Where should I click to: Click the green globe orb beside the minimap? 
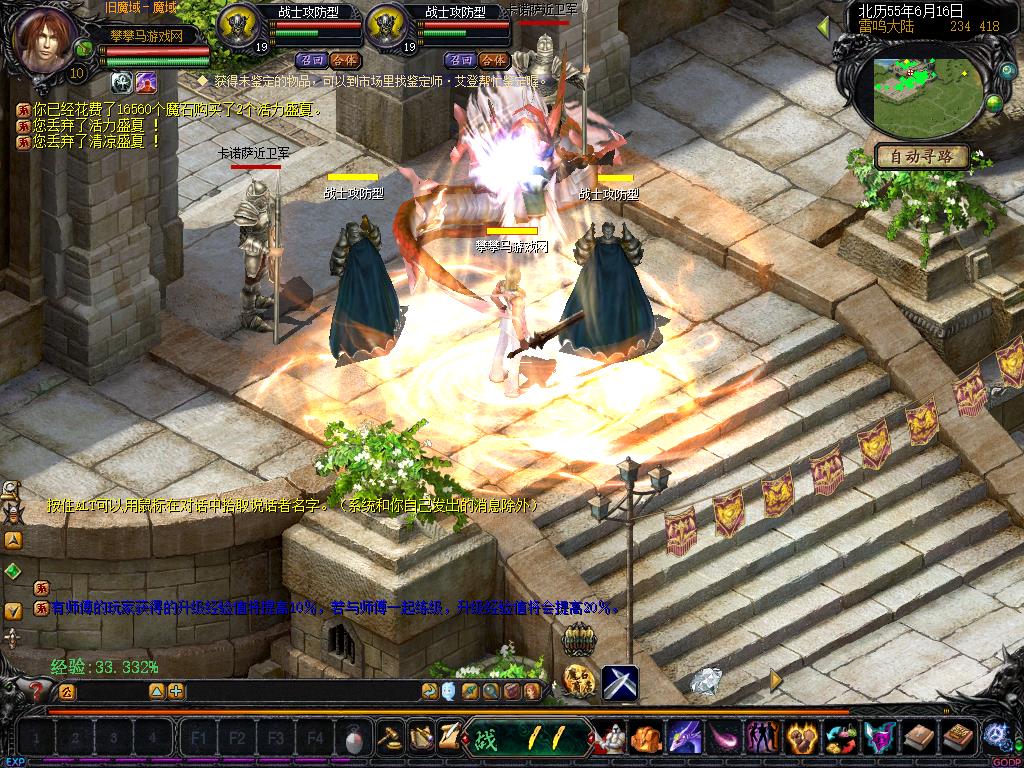pos(994,101)
